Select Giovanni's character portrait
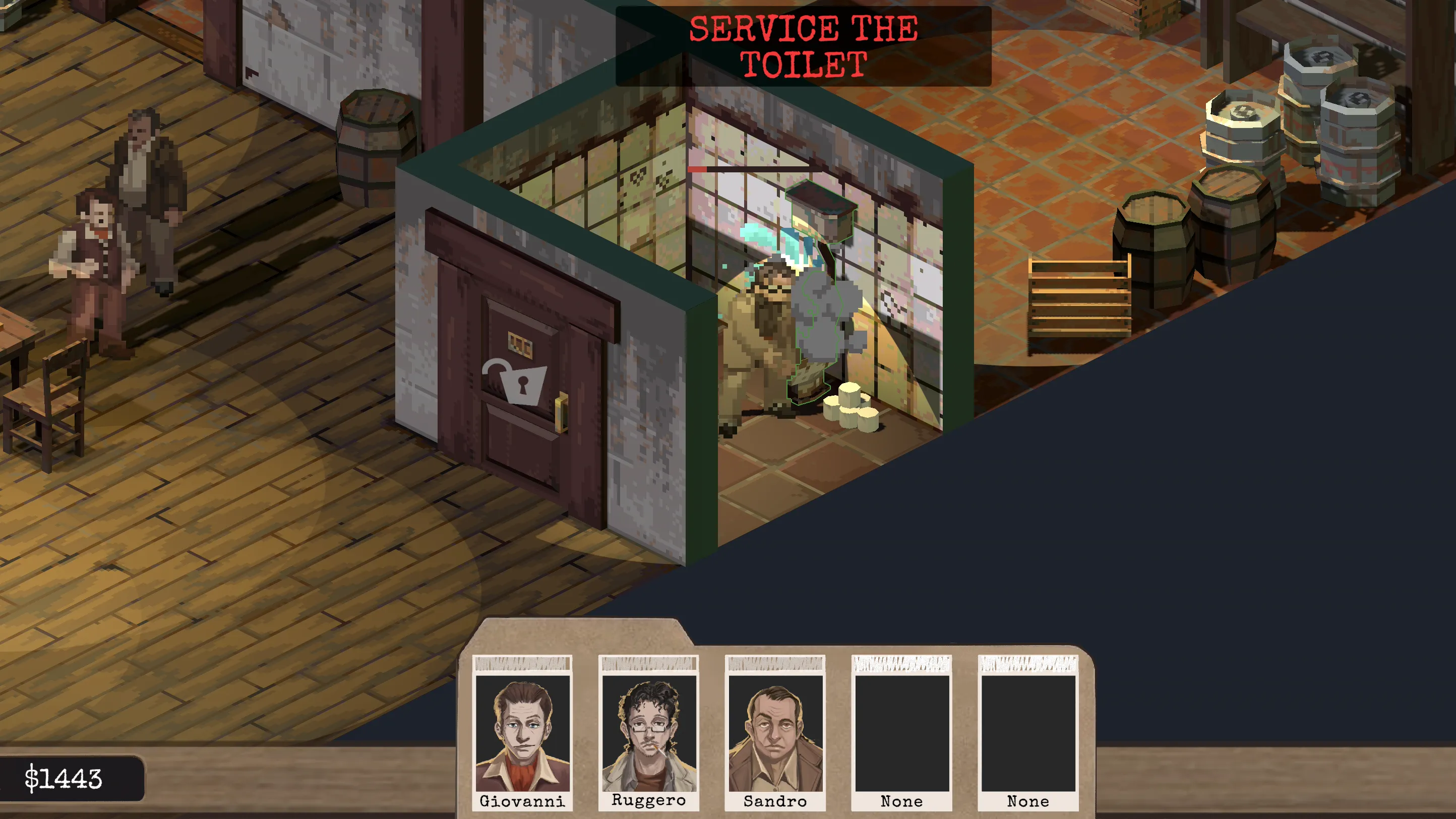The image size is (1456, 819). tap(522, 733)
